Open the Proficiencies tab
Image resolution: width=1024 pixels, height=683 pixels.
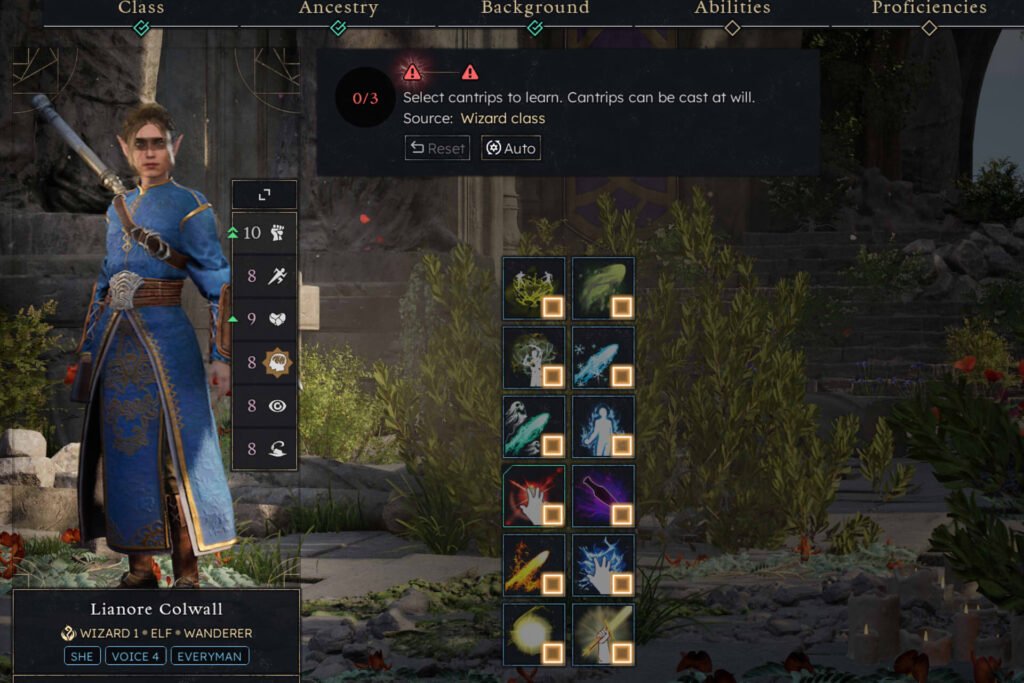928,9
